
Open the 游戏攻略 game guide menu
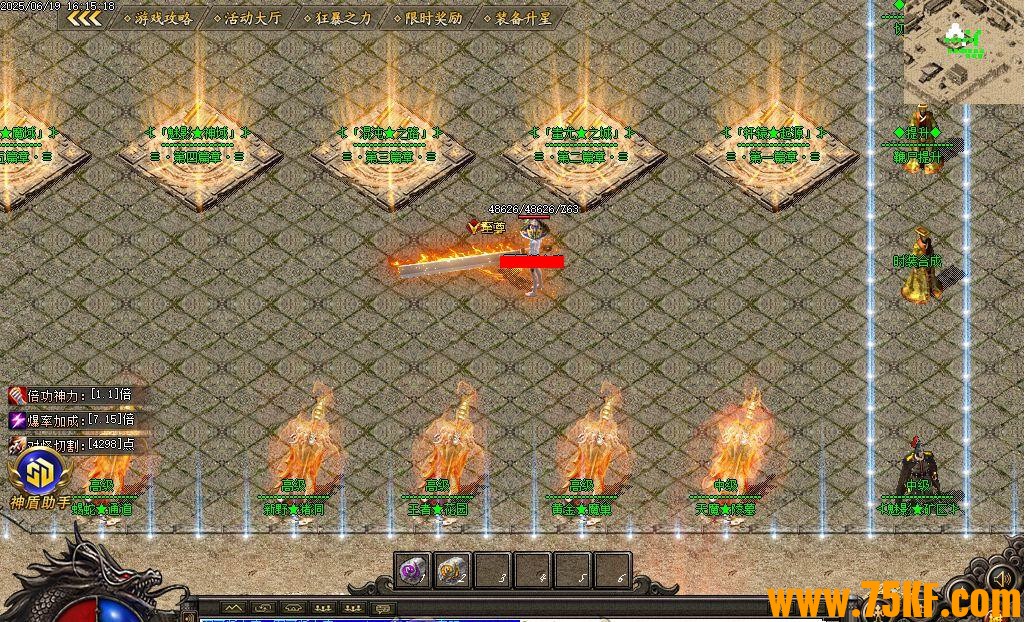point(162,18)
